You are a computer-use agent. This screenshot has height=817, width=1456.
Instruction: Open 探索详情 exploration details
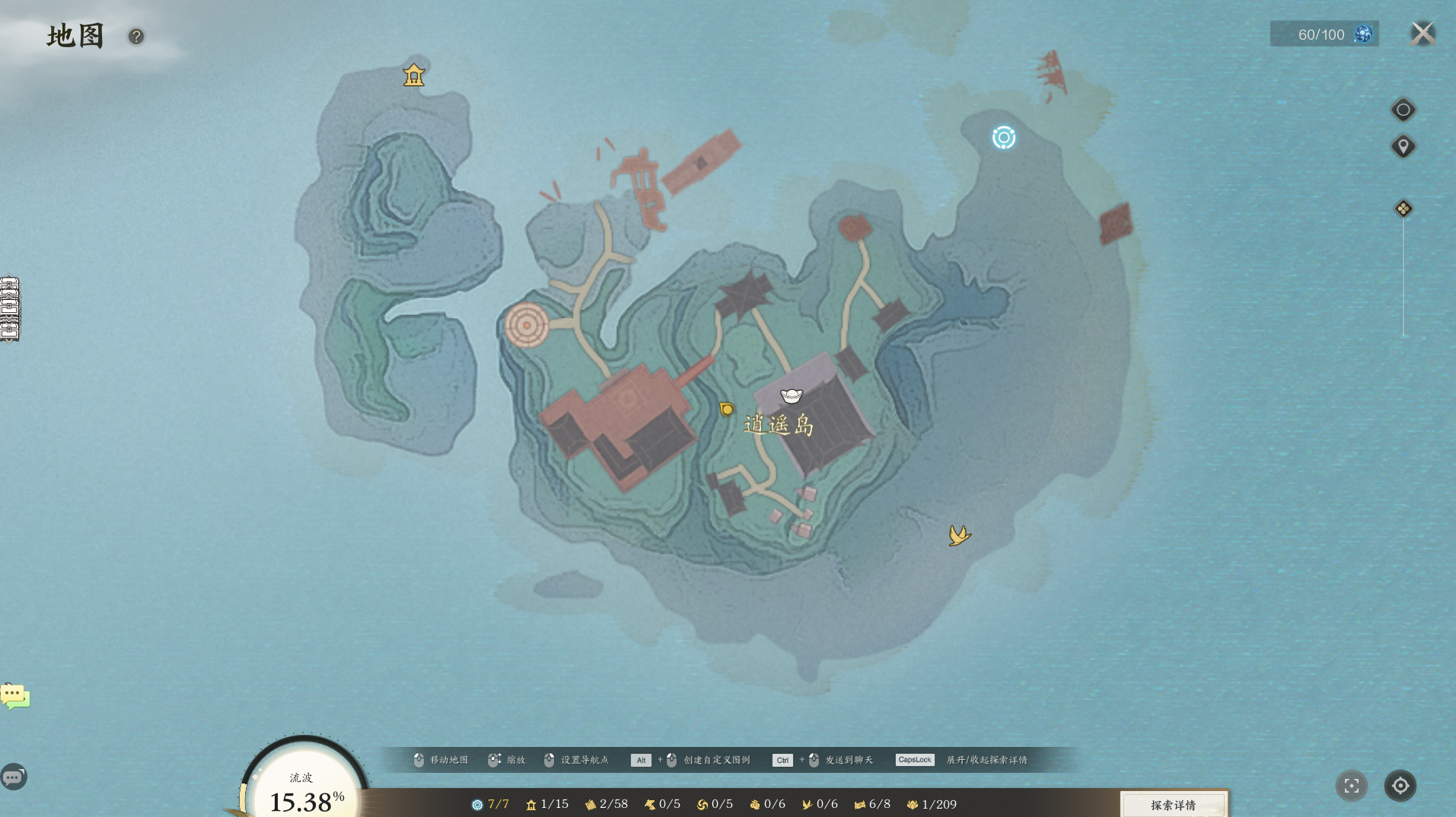1173,805
